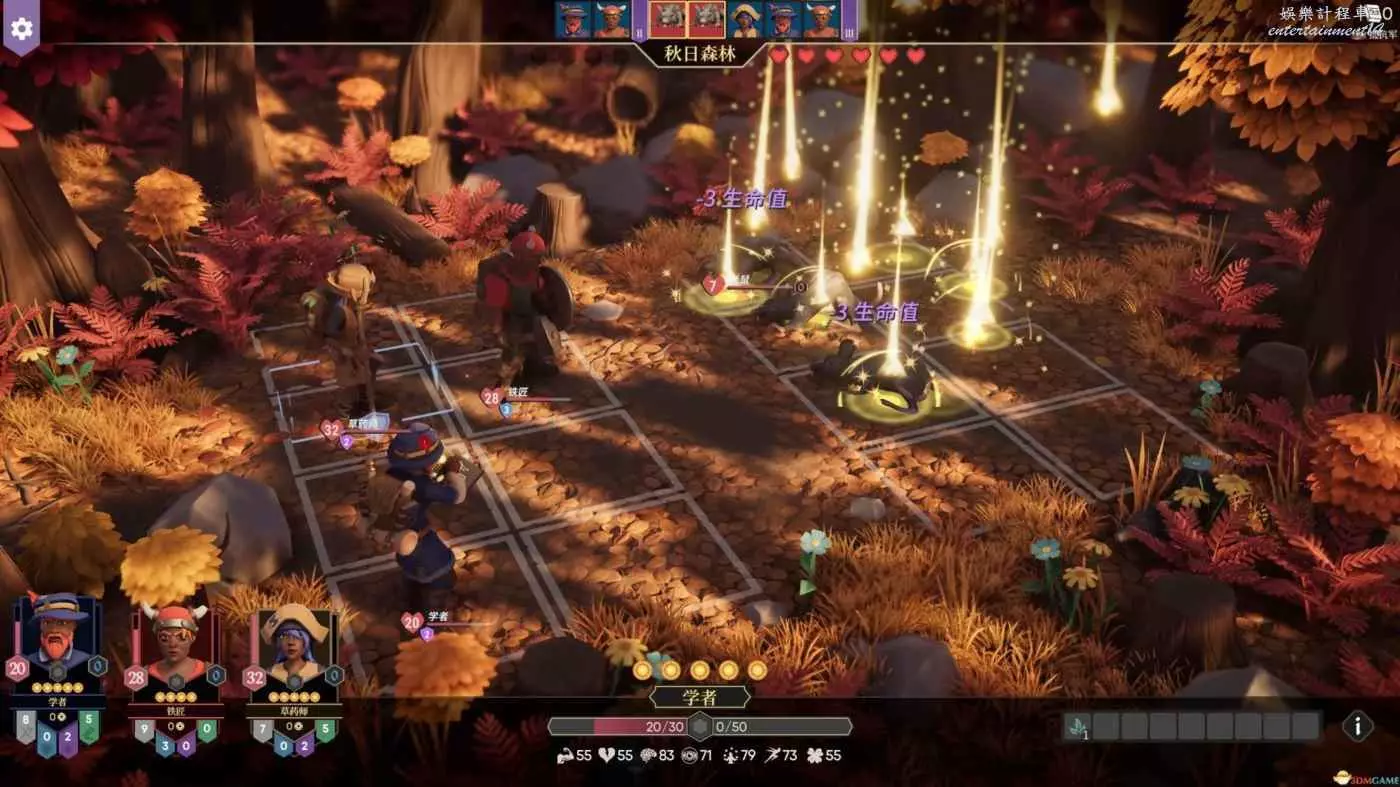The width and height of the screenshot is (1400, 787).
Task: Click the Scholar's green stat banner
Action: tap(89, 725)
